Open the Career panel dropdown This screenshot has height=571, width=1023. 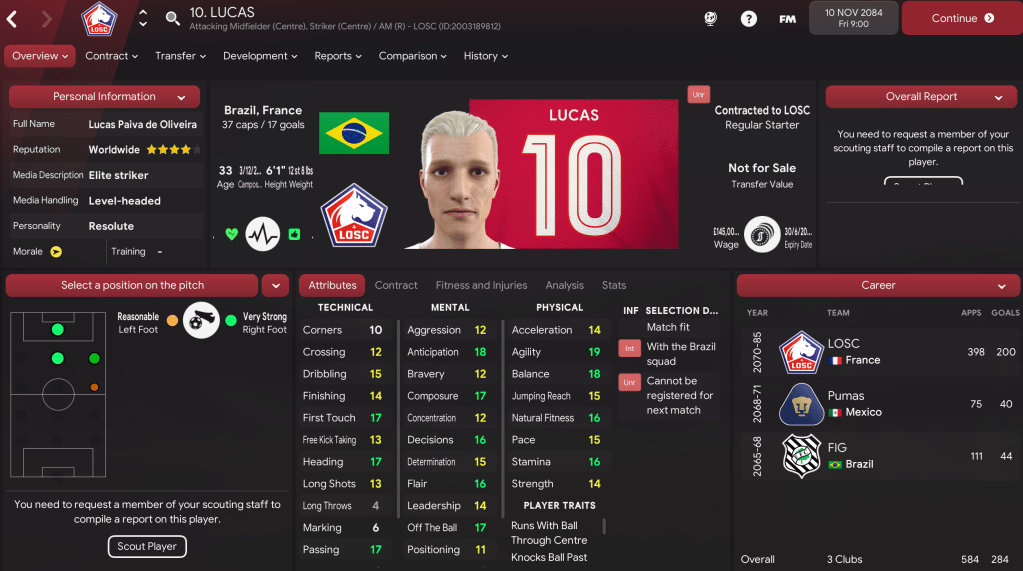coord(1001,286)
